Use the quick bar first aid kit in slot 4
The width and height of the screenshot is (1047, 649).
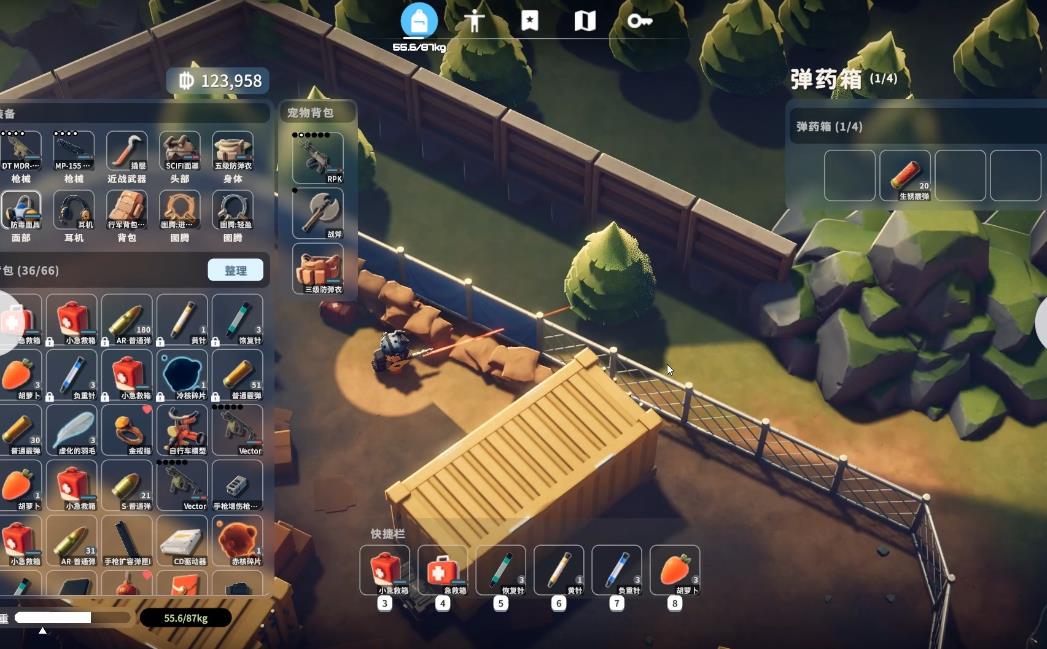pos(442,570)
